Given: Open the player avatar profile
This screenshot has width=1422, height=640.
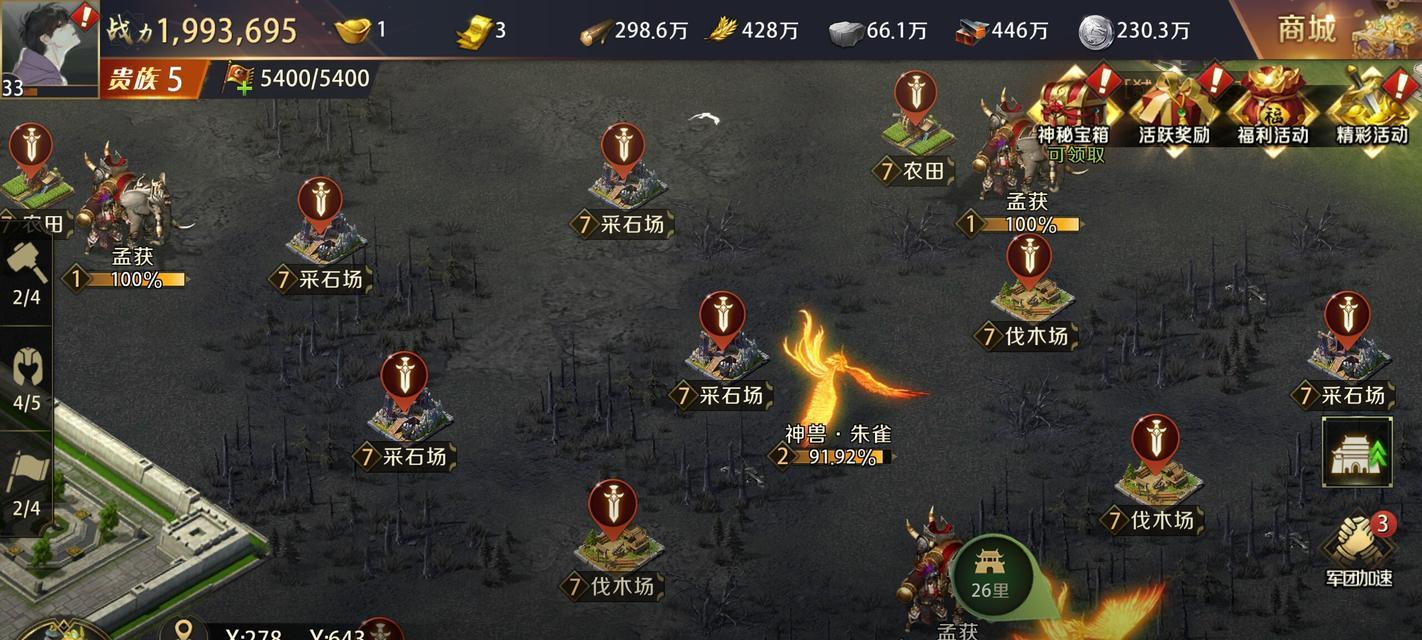Looking at the screenshot, I should tap(48, 45).
